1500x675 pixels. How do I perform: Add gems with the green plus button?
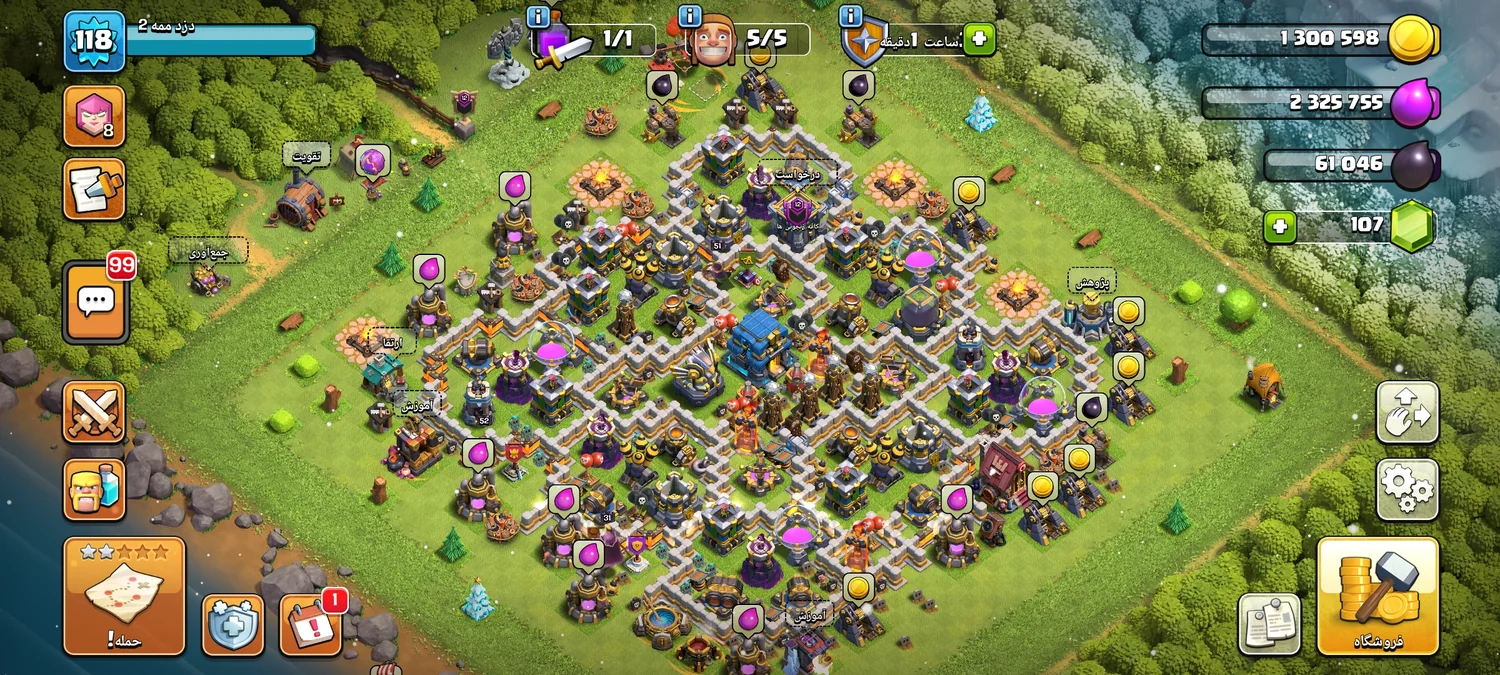[x=1279, y=227]
